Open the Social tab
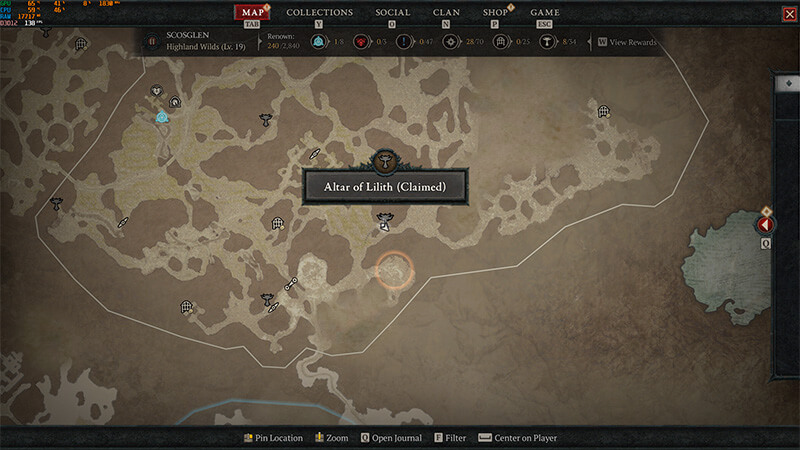 tap(392, 13)
